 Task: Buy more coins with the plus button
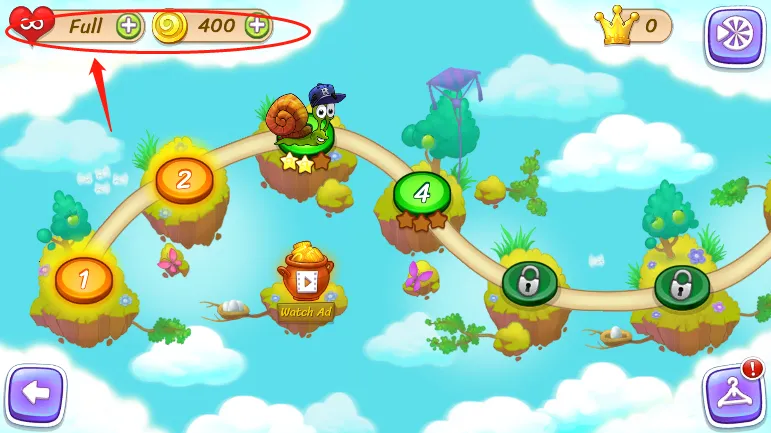[x=258, y=26]
